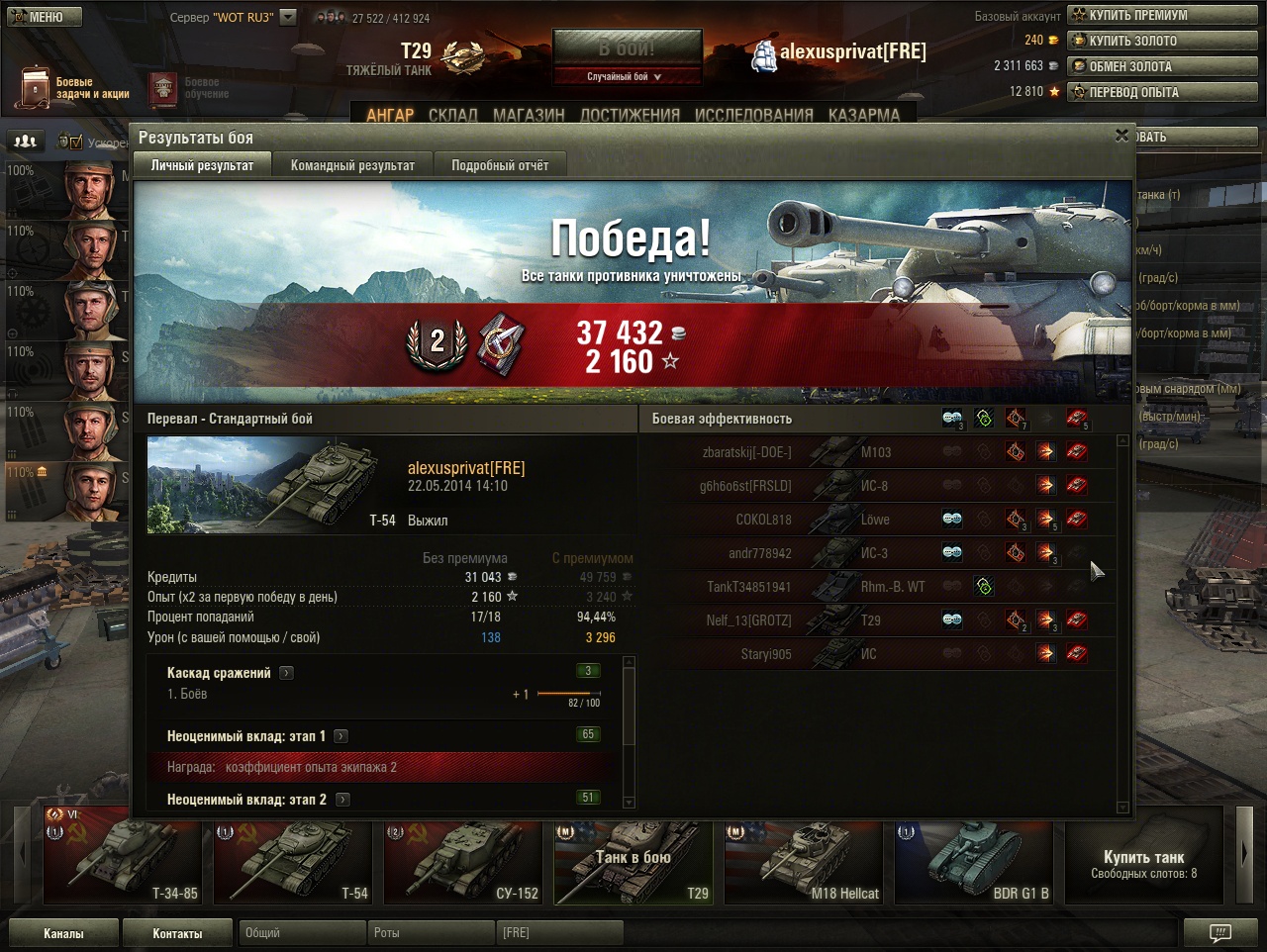This screenshot has width=1267, height=952.
Task: Expand the Каскад сражений mission details
Action: click(286, 673)
